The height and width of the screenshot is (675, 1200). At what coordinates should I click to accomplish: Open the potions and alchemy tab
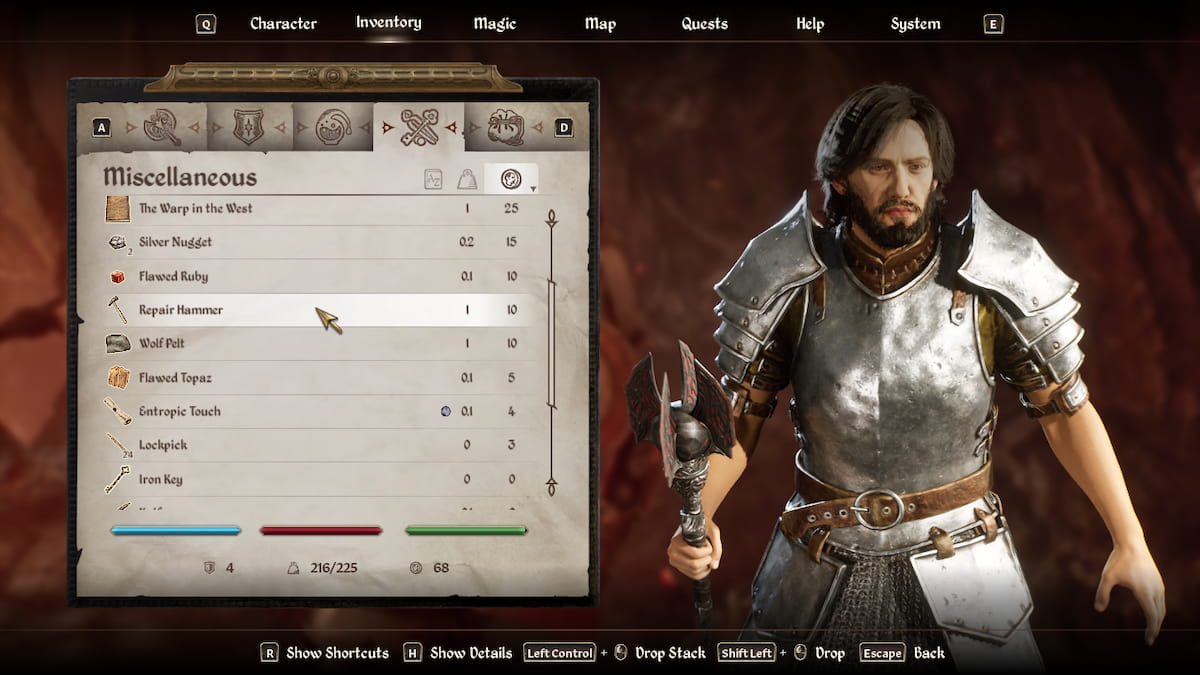pyautogui.click(x=332, y=127)
